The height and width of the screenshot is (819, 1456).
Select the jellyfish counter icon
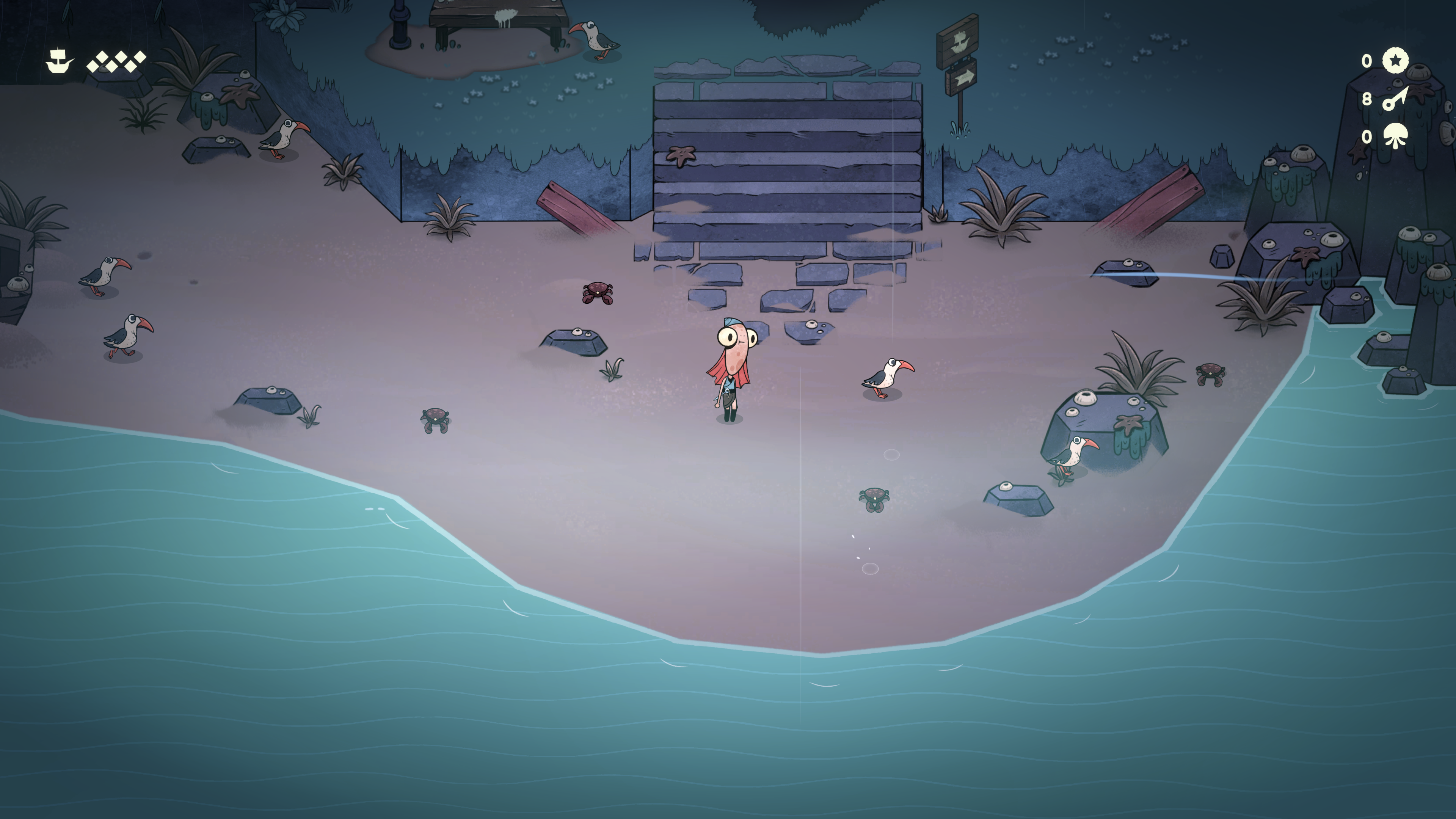[1395, 136]
